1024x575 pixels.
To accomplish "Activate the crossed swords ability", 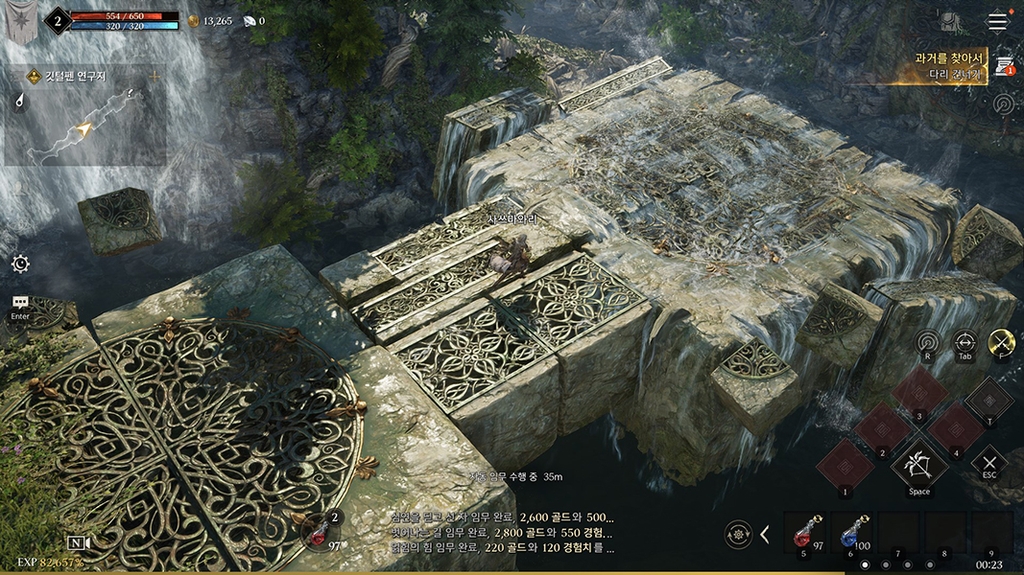I will (1001, 342).
